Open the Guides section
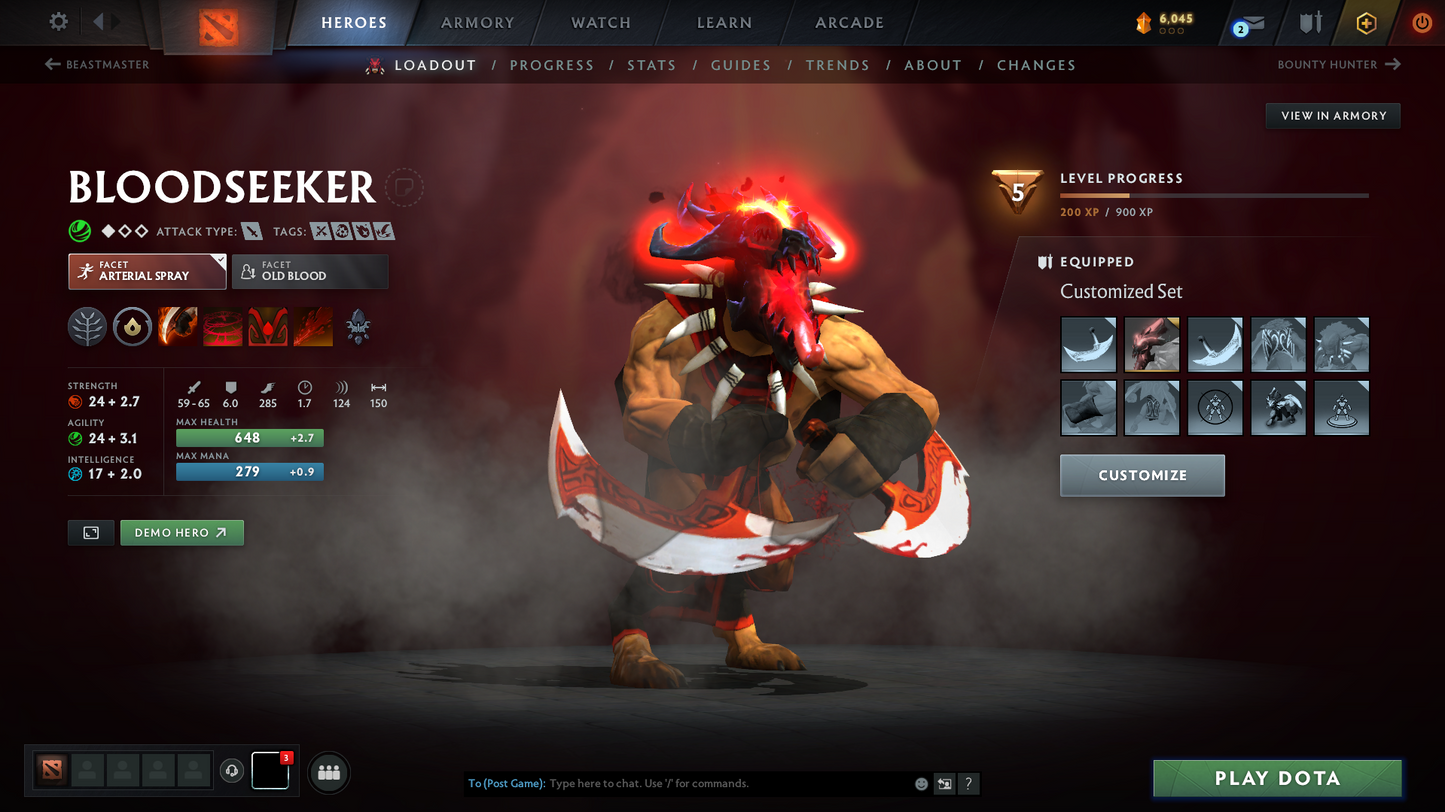The image size is (1445, 812). [x=740, y=65]
